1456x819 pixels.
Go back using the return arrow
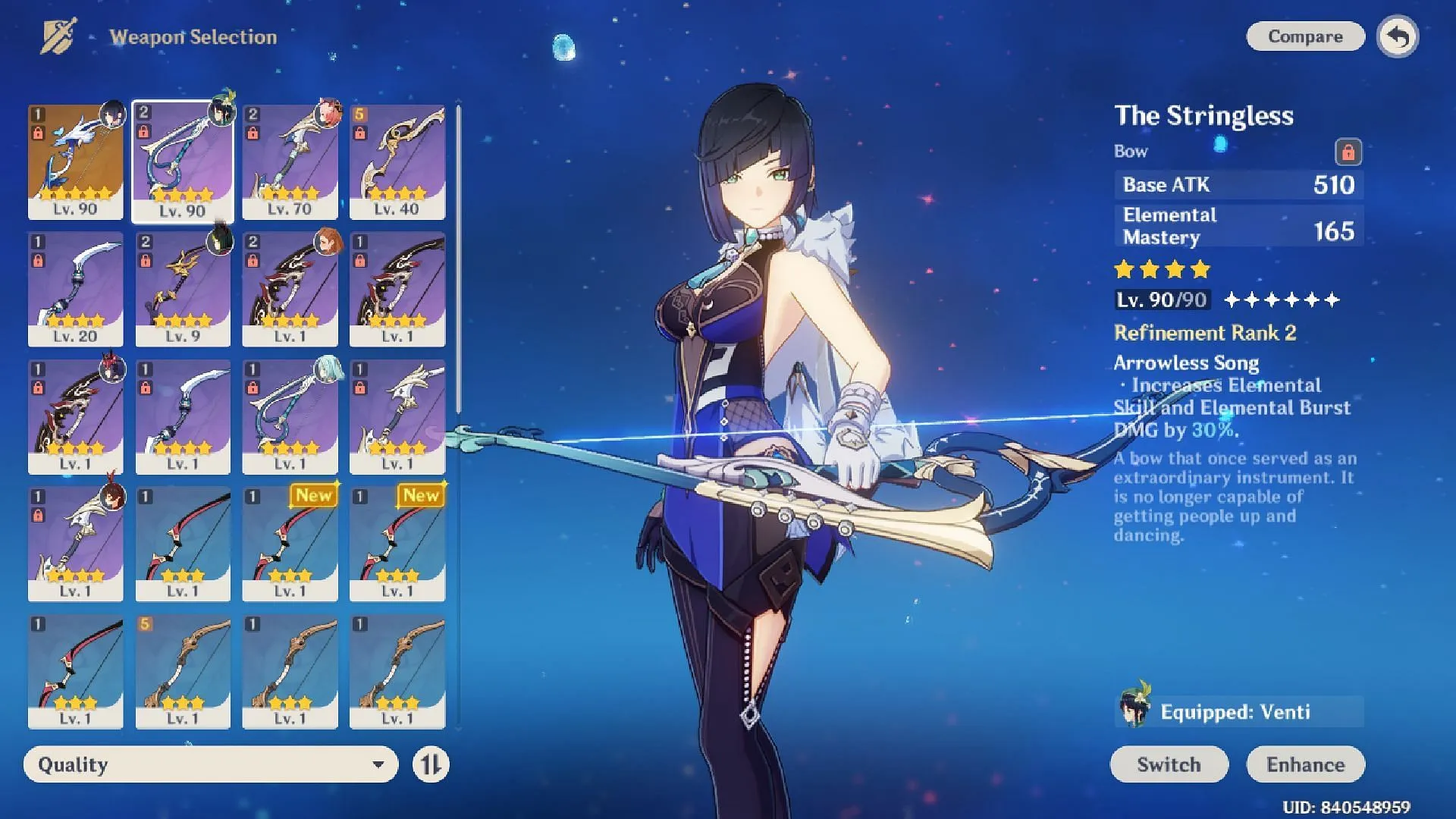coord(1398,36)
